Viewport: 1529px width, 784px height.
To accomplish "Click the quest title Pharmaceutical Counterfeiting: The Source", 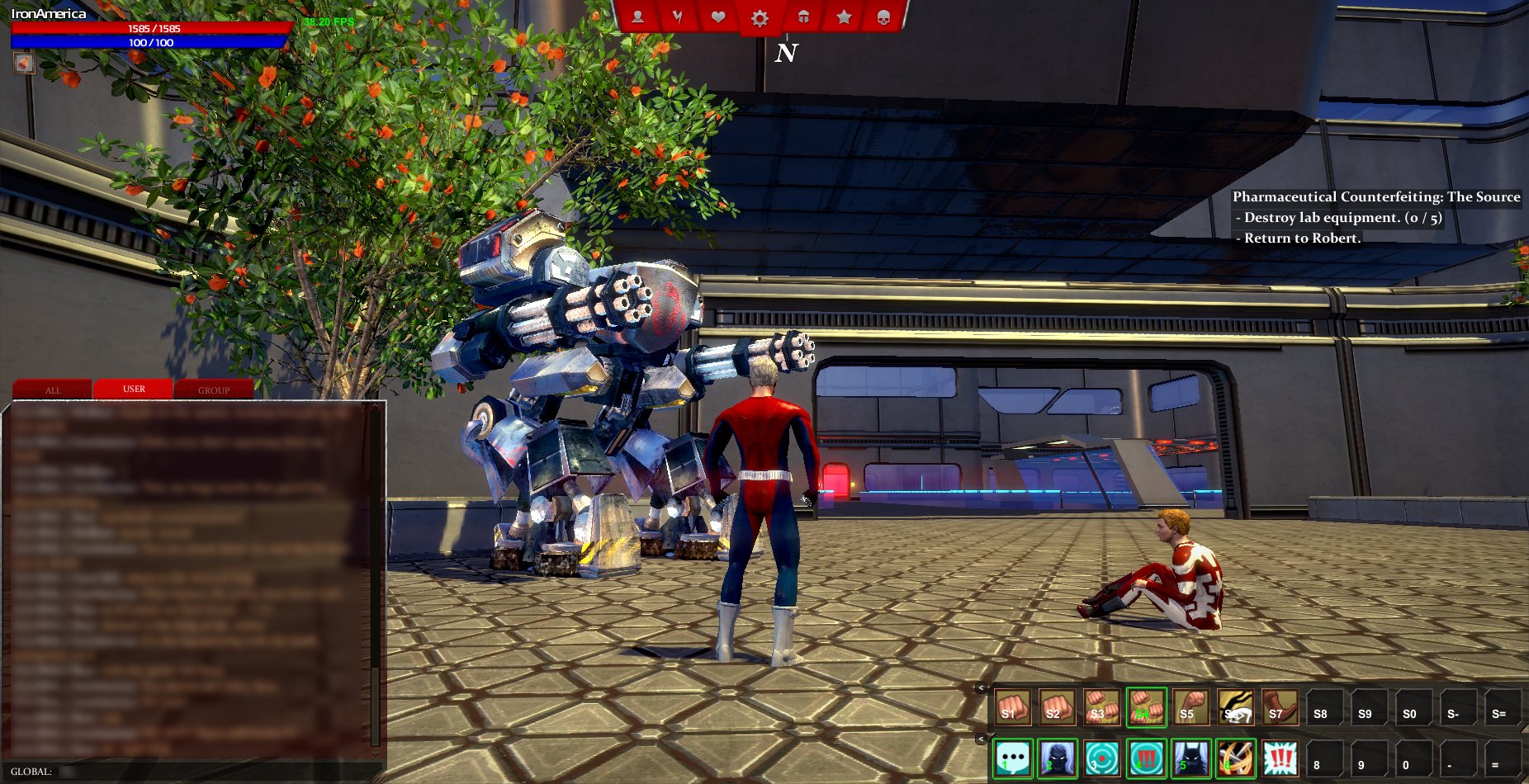I will pos(1375,197).
